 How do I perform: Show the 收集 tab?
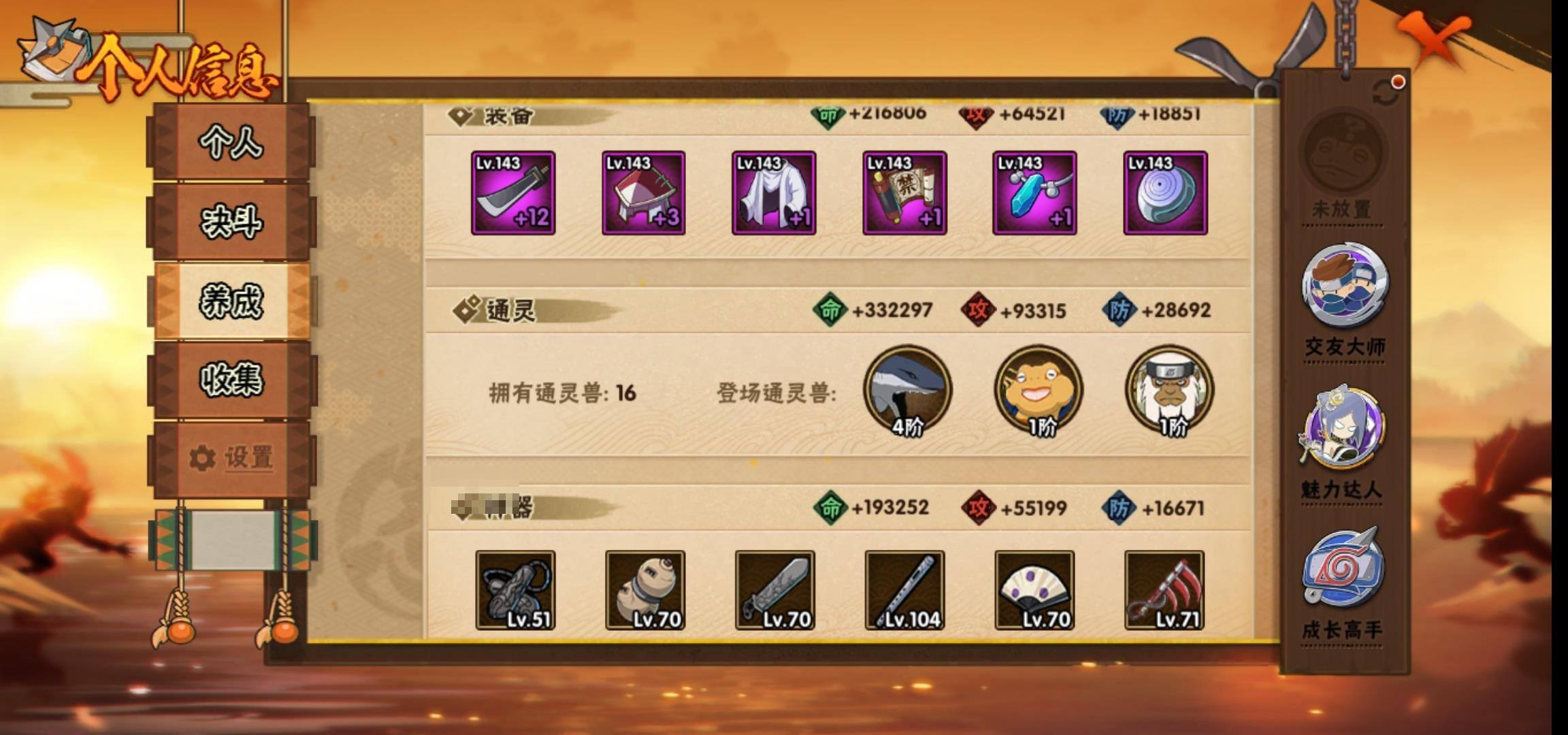click(231, 379)
